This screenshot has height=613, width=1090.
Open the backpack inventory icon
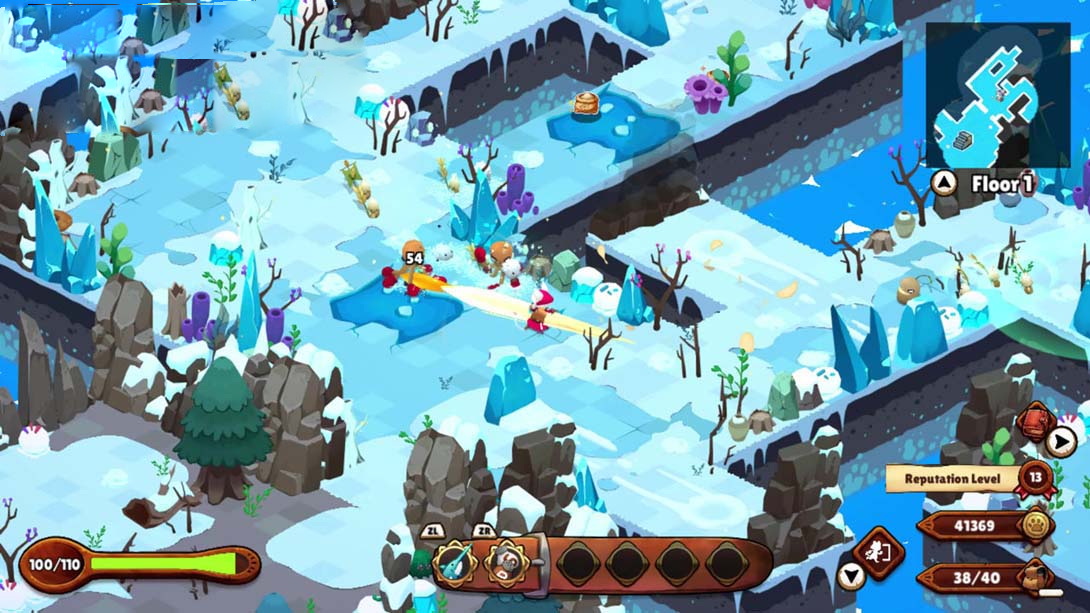[1037, 577]
